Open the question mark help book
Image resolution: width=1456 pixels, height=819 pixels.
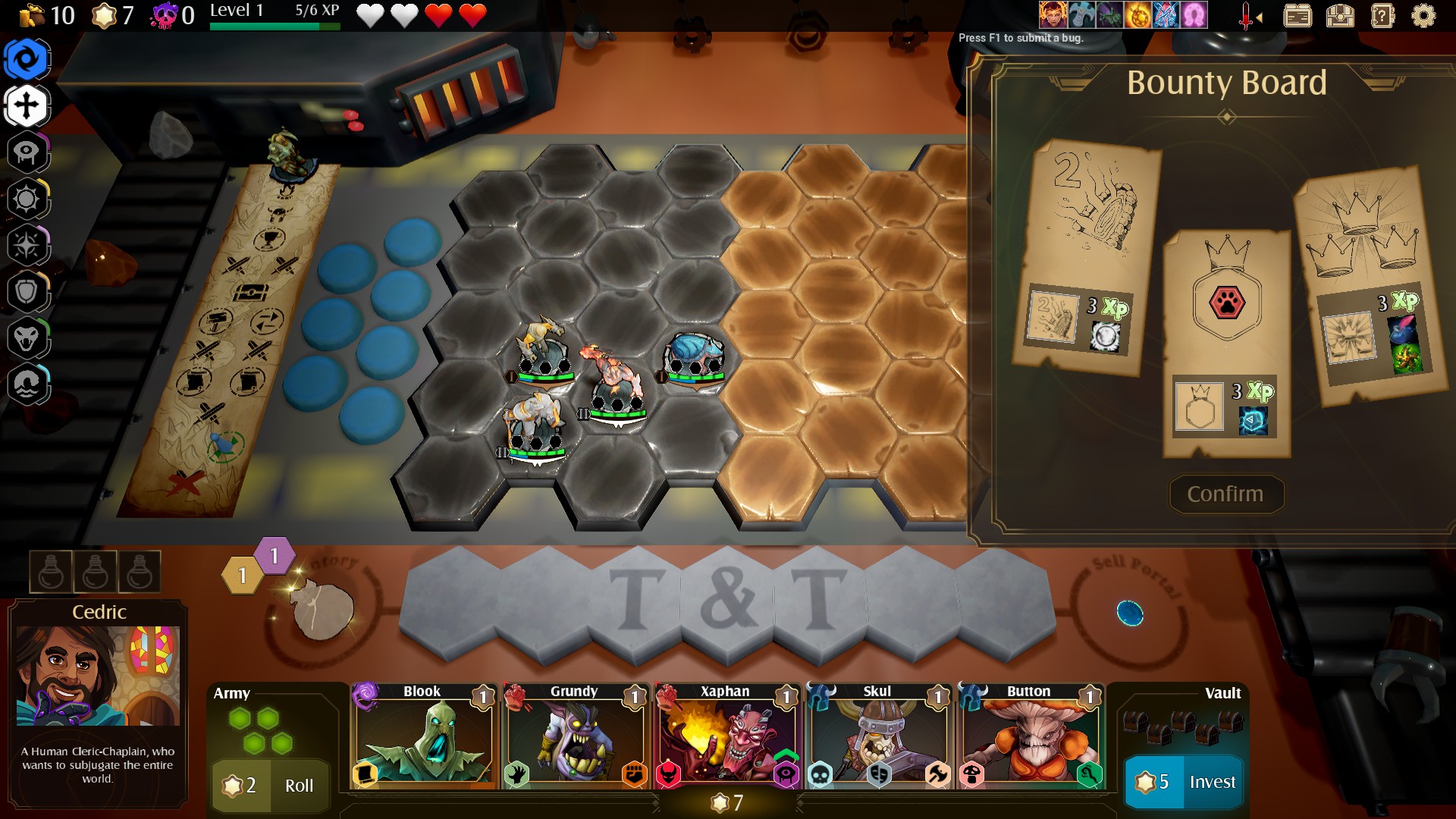[1382, 16]
